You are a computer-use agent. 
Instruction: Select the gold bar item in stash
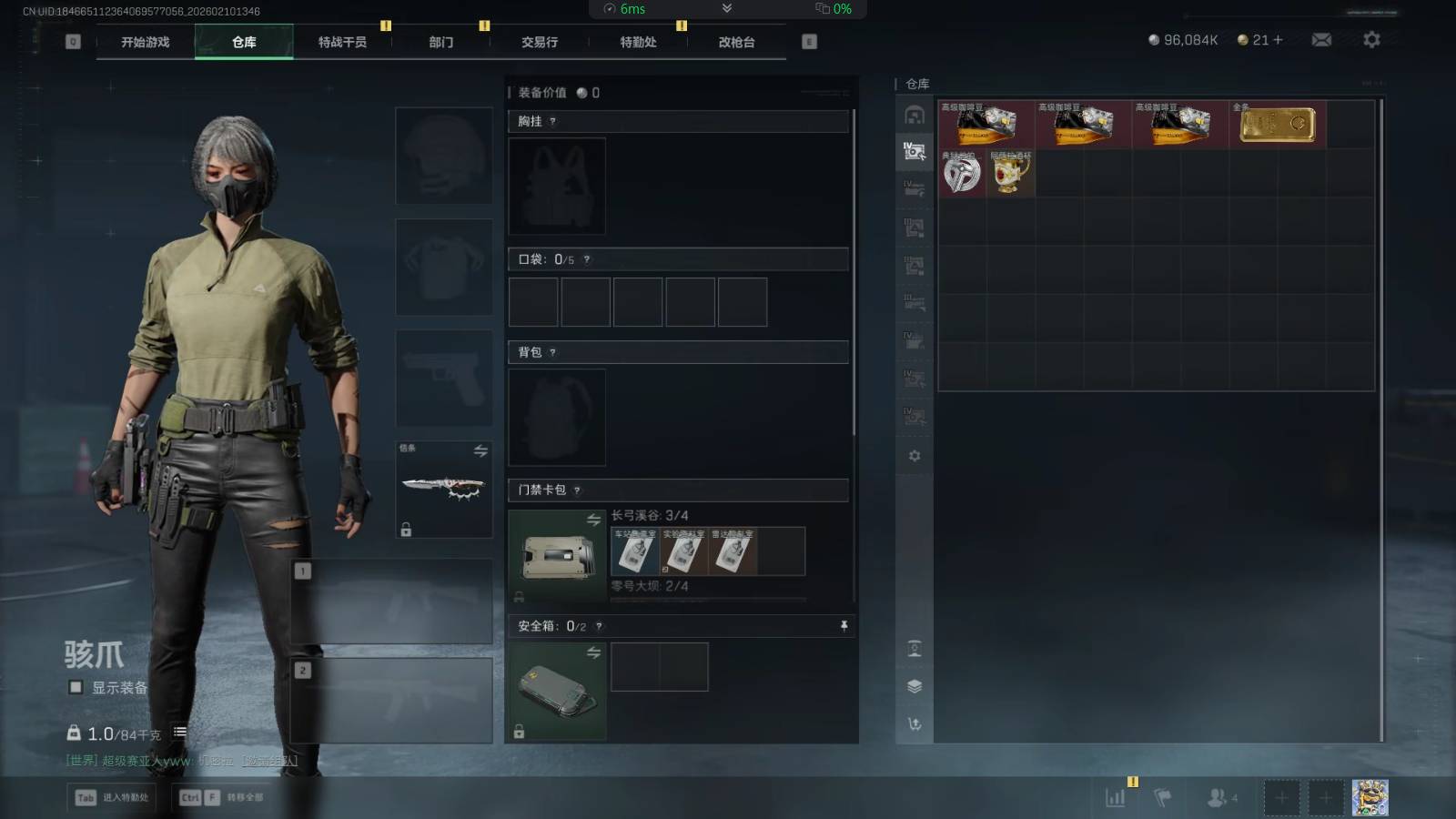1278,124
